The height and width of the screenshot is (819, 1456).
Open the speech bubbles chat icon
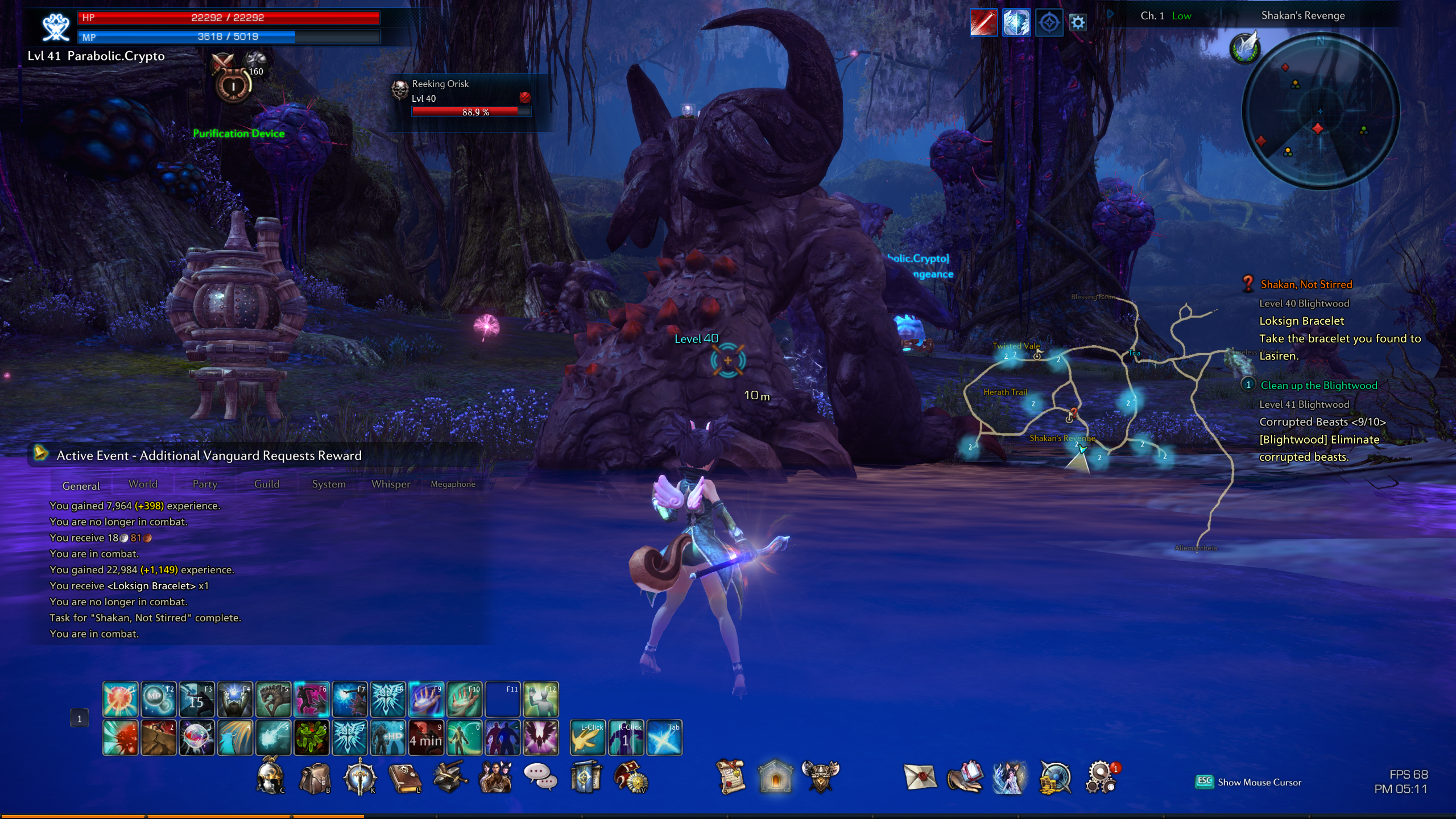(540, 777)
